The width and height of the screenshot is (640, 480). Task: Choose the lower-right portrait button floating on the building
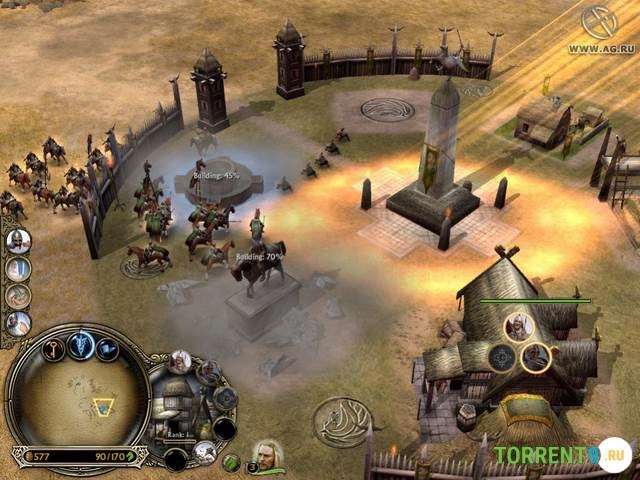point(536,356)
